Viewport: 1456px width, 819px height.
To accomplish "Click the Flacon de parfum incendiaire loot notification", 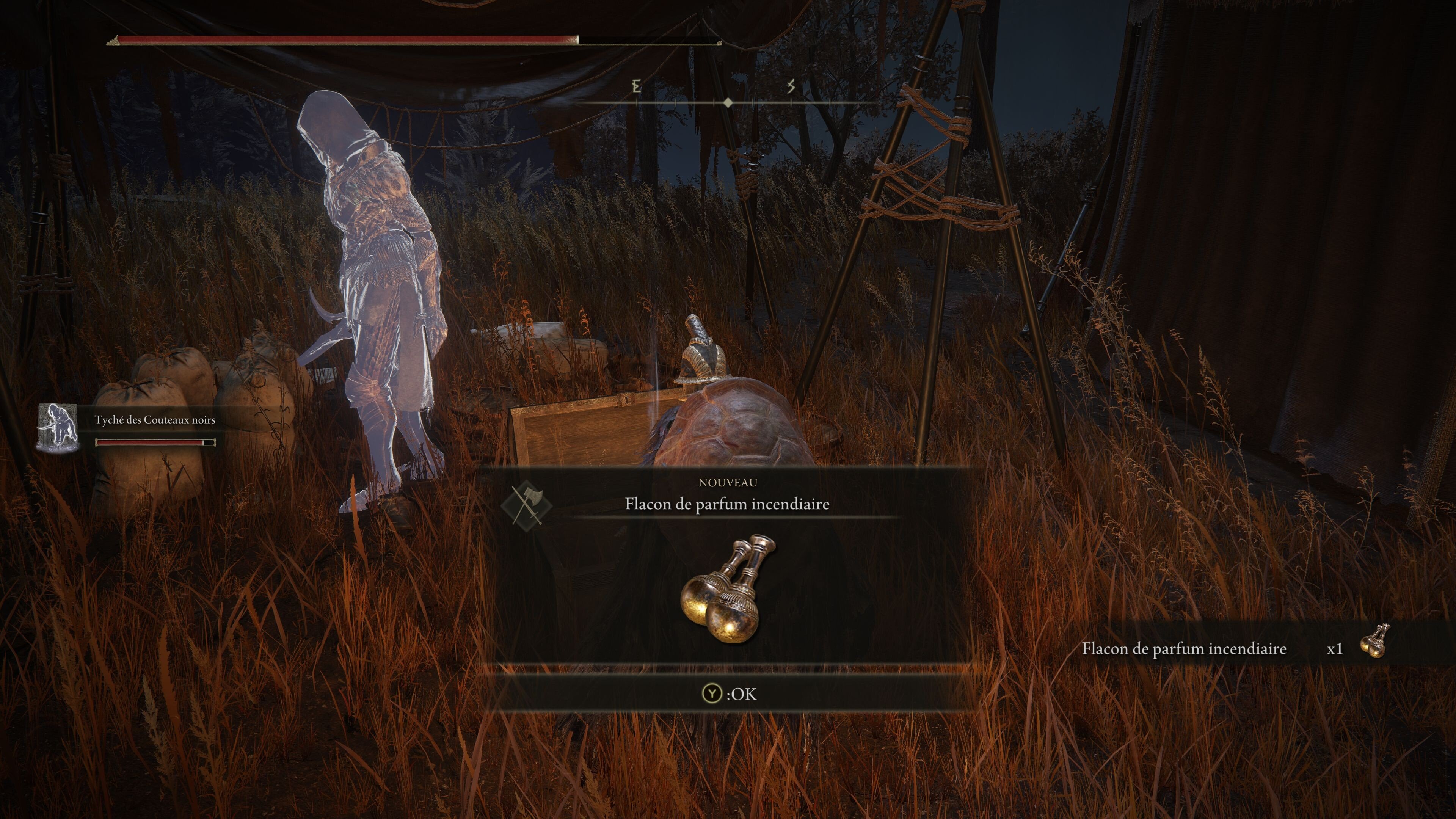I will point(1235,648).
